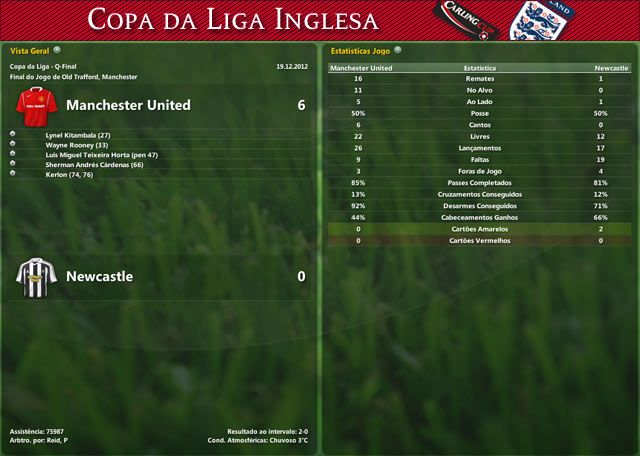This screenshot has width=640, height=456.
Task: Open the Vista Geral panel dropdown
Action: 57,49
